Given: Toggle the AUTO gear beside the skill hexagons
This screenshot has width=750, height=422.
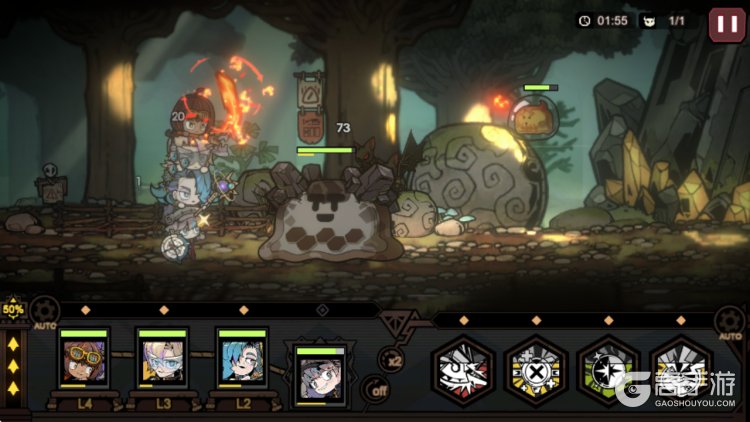Looking at the screenshot, I should click(730, 322).
